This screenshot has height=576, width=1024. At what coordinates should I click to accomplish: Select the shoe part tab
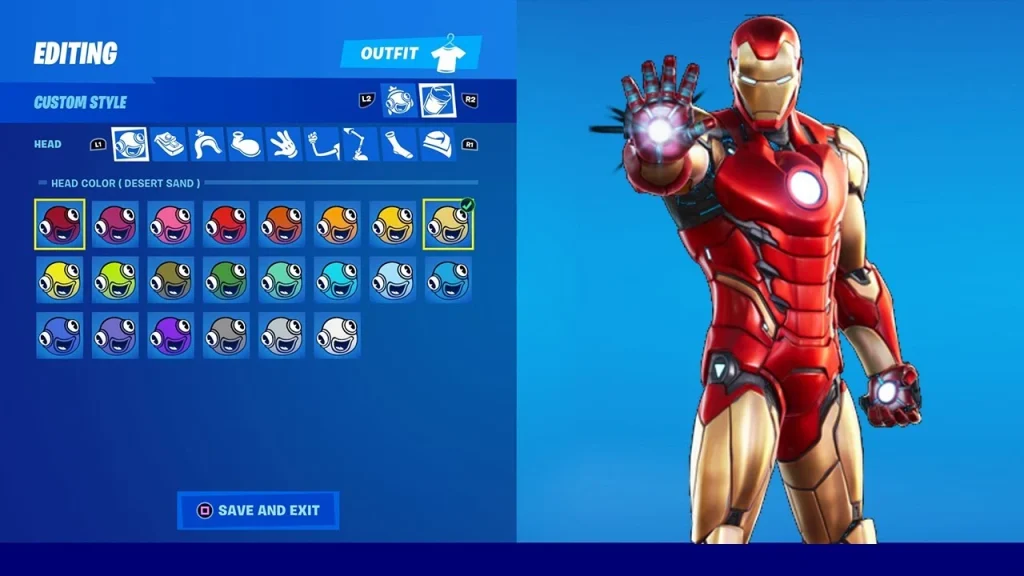(245, 144)
